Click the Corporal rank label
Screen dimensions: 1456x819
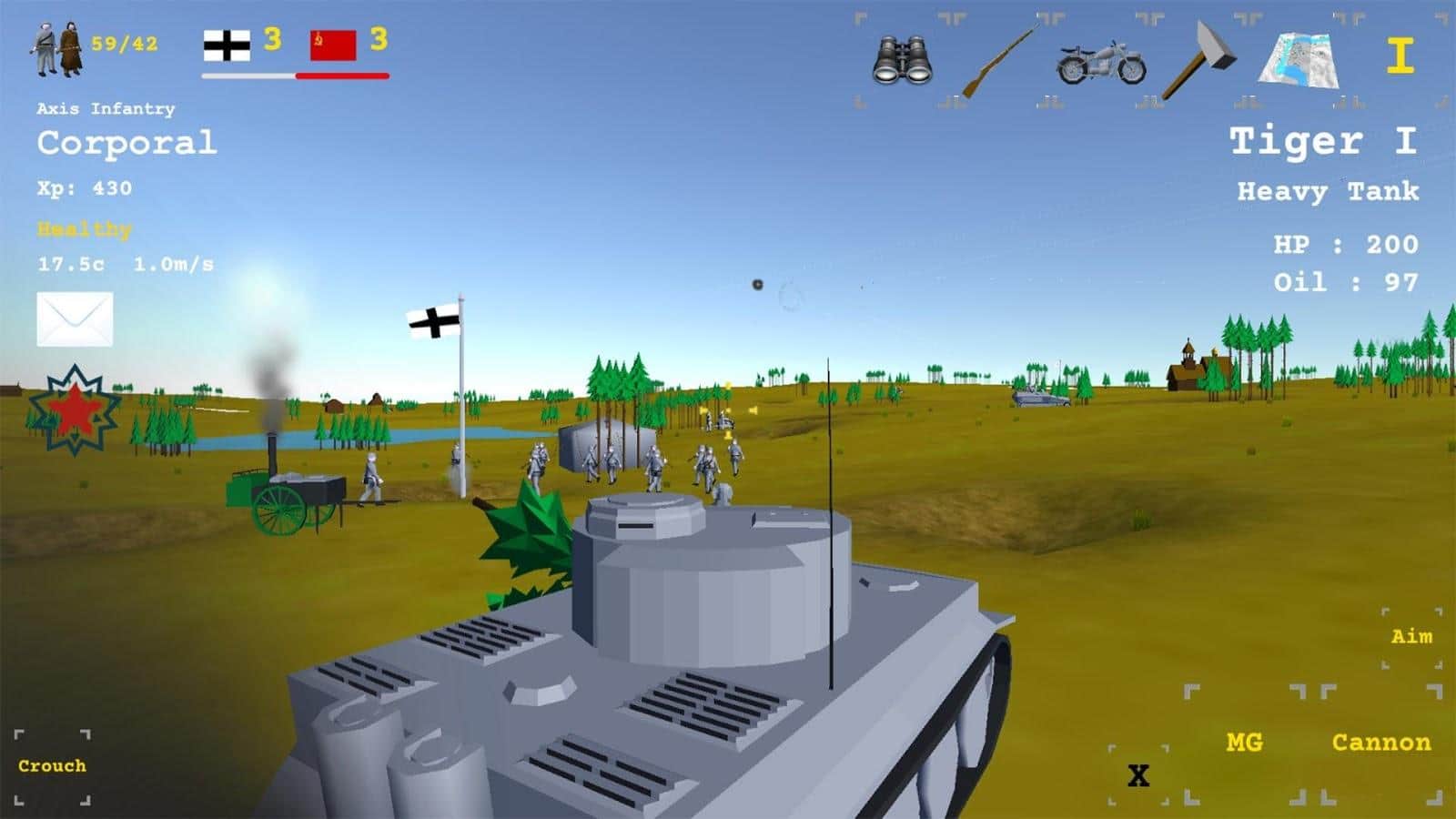126,141
